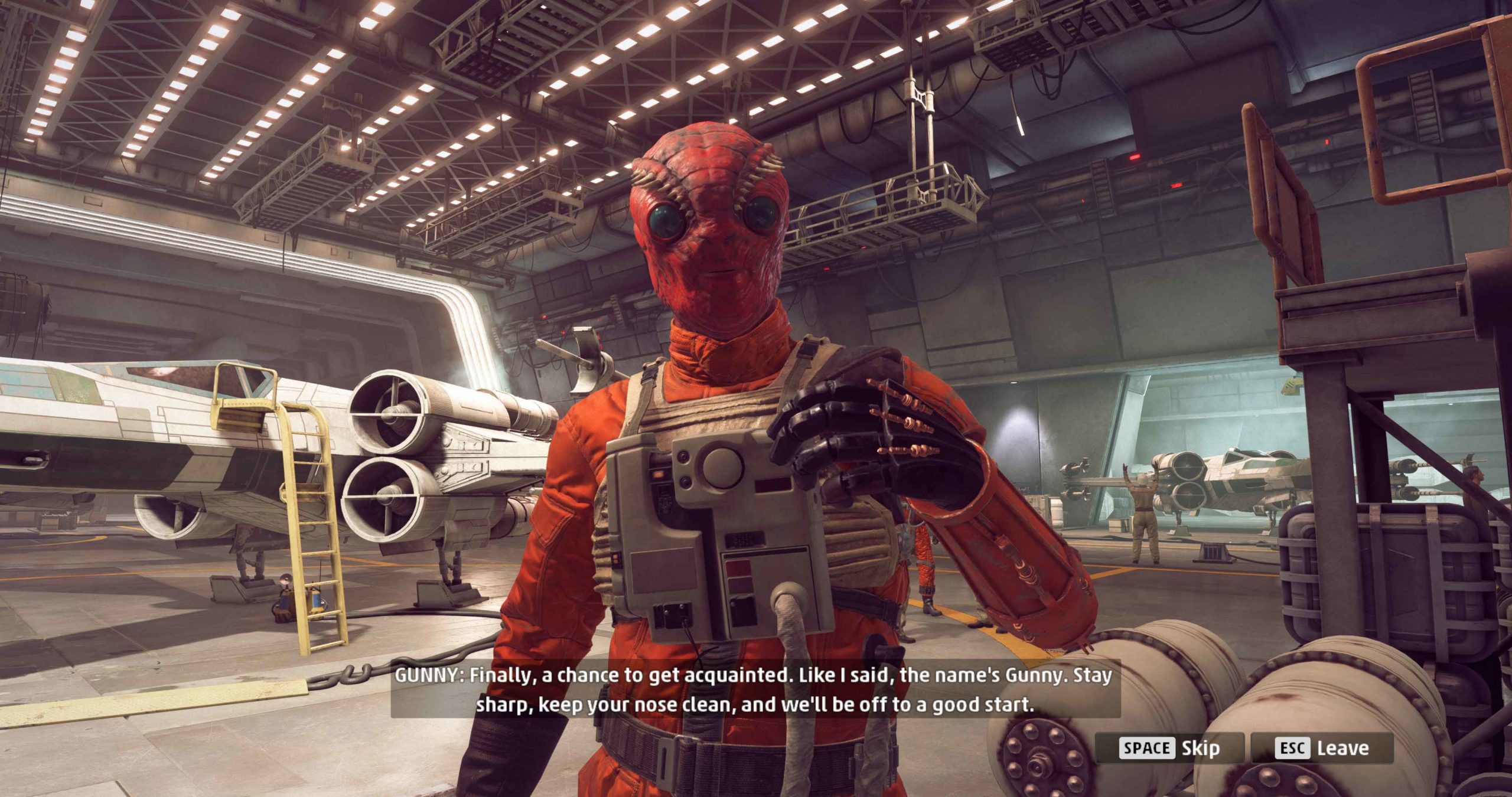Skip Gunny's current dialogue line
This screenshot has height=797, width=1512.
pyautogui.click(x=1169, y=748)
